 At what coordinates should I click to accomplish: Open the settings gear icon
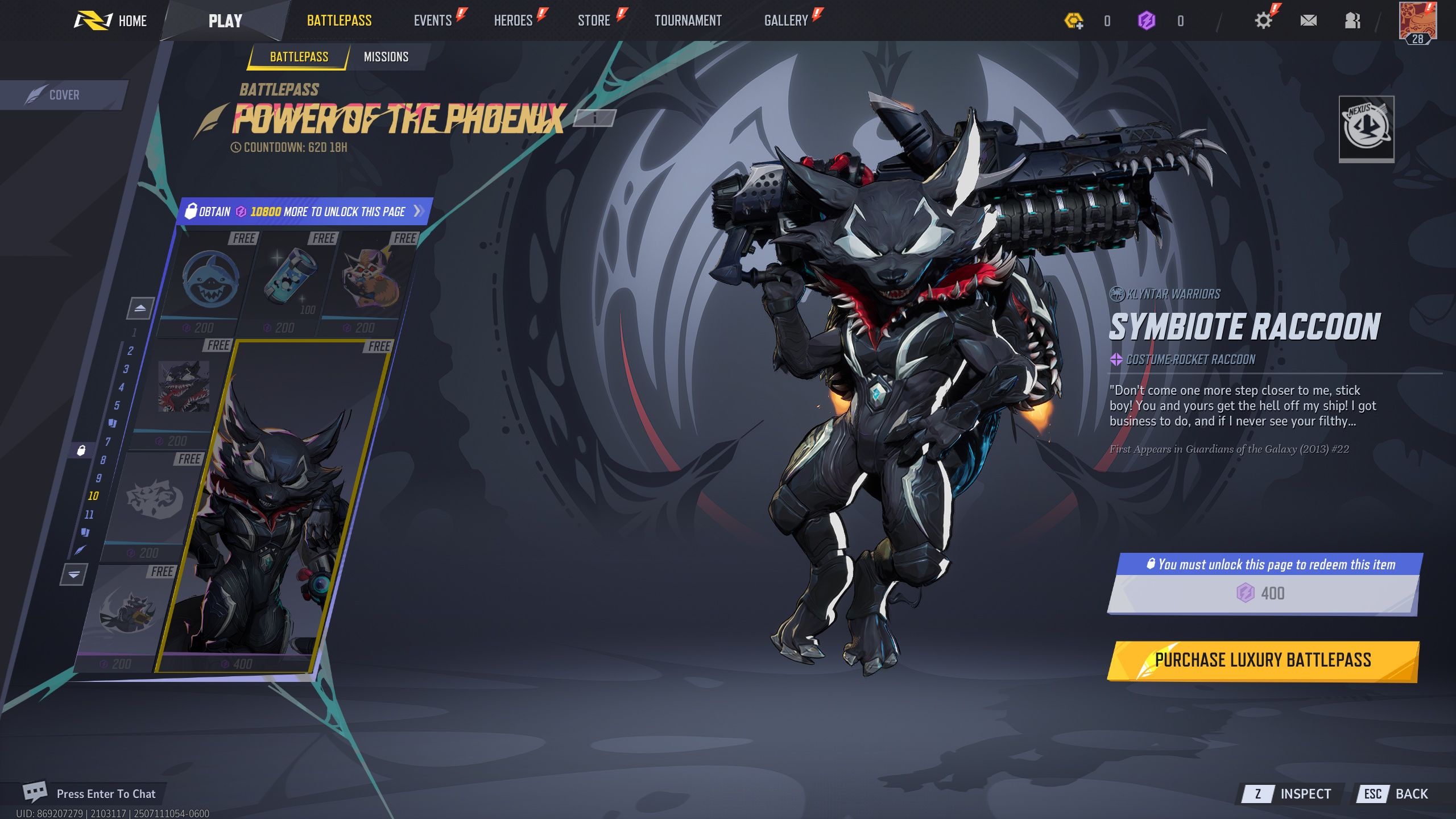[1263, 20]
